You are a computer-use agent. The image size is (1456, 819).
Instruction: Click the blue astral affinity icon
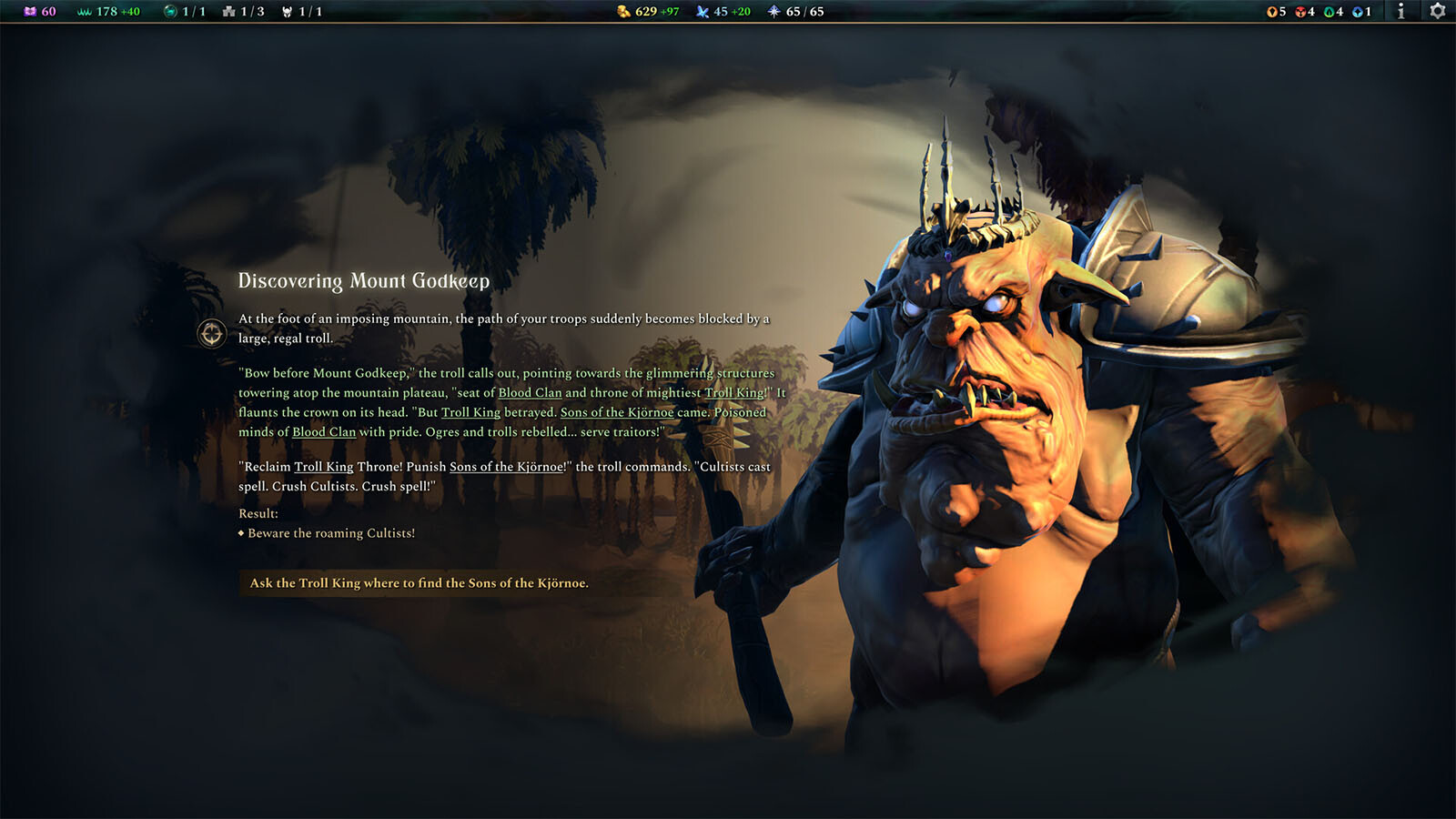1359,12
